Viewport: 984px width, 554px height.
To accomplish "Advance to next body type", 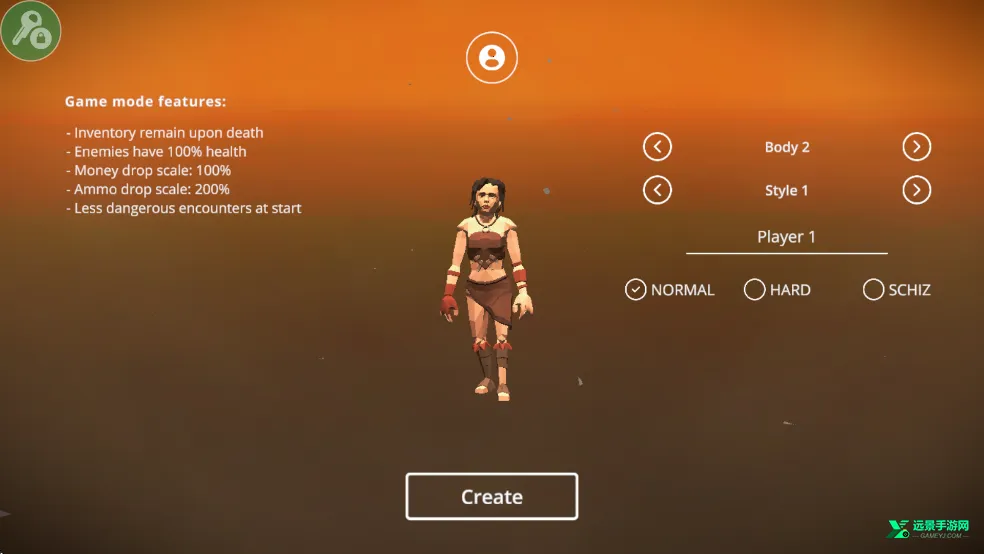I will click(x=916, y=147).
